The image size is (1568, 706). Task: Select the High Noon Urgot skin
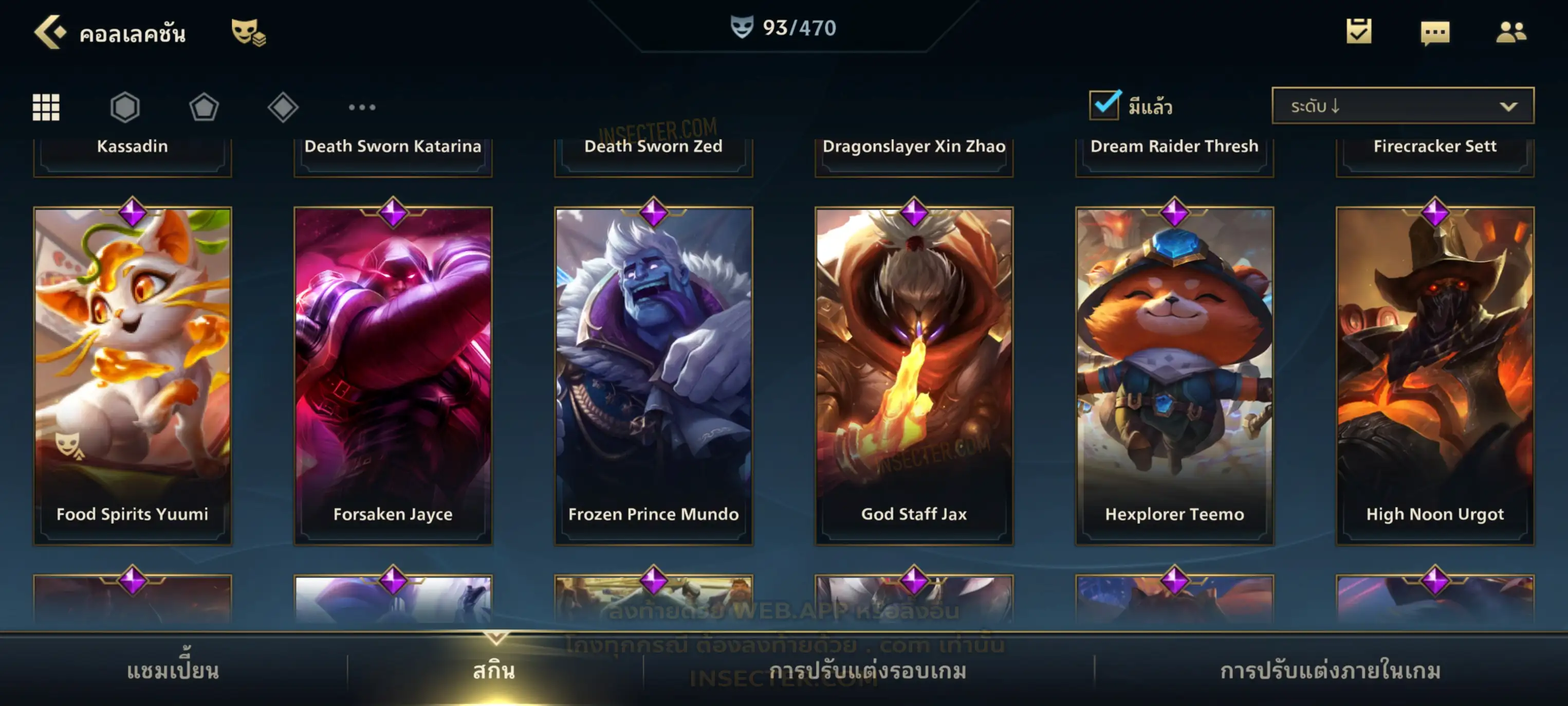(x=1435, y=375)
